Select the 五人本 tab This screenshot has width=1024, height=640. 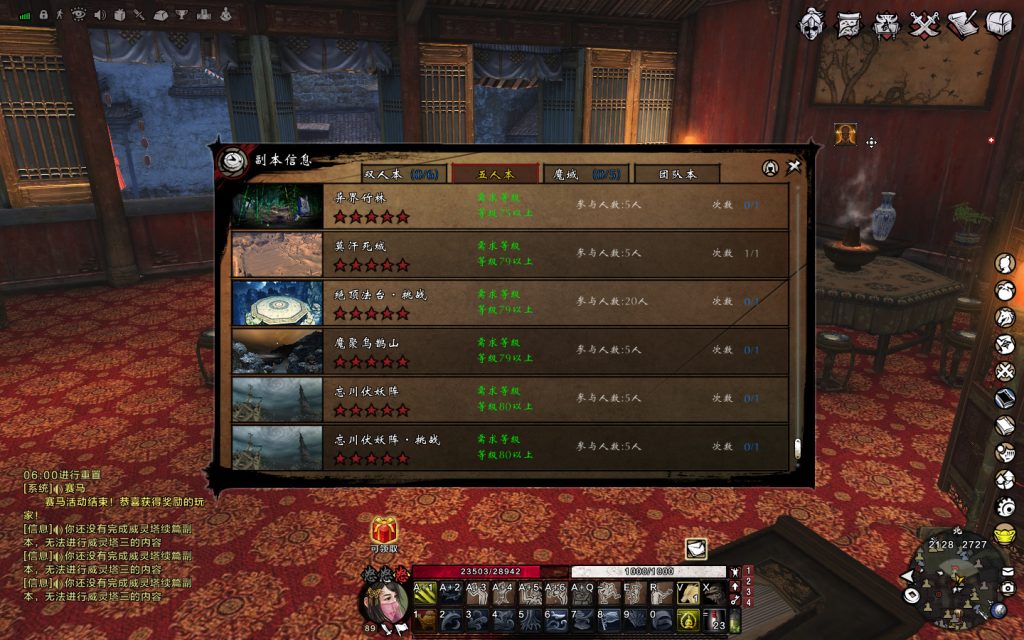[x=495, y=174]
